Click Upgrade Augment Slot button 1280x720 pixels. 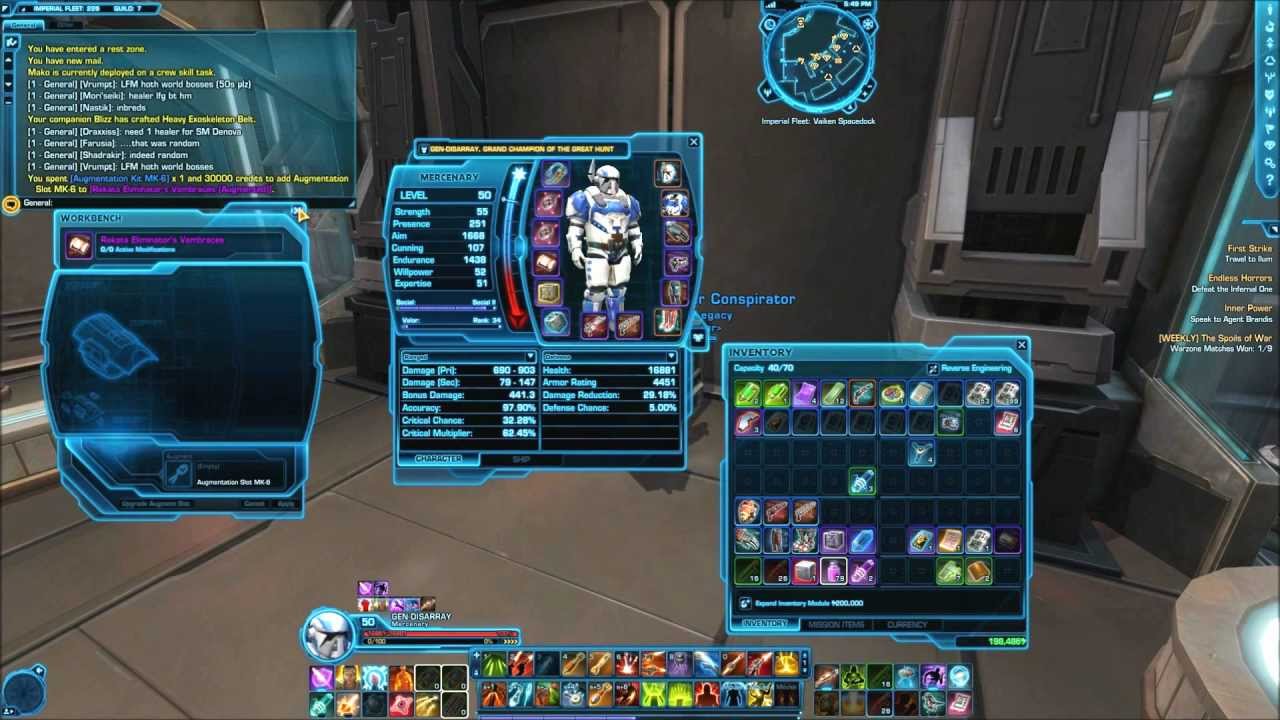(156, 504)
